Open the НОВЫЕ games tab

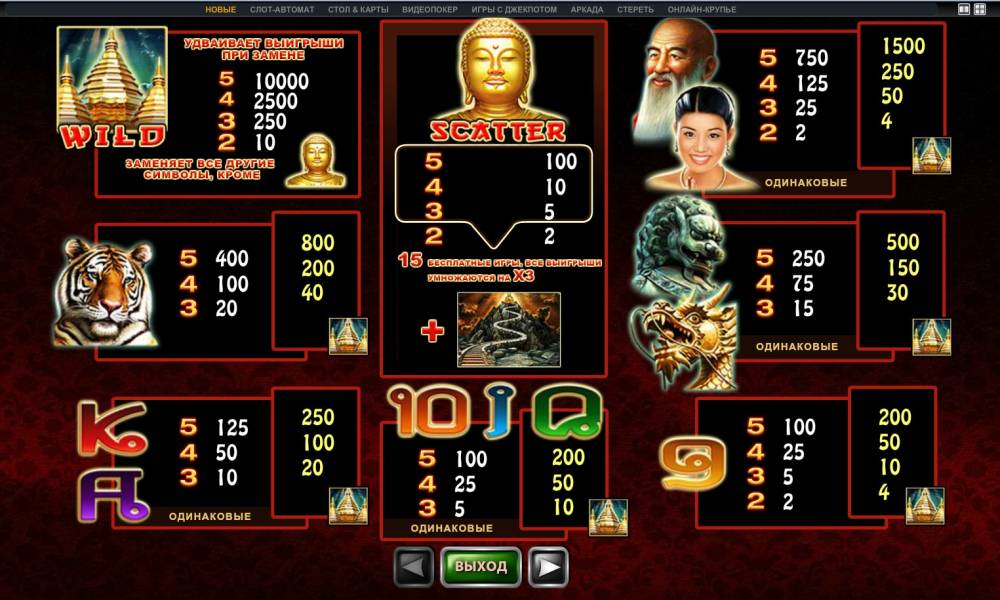pos(221,10)
